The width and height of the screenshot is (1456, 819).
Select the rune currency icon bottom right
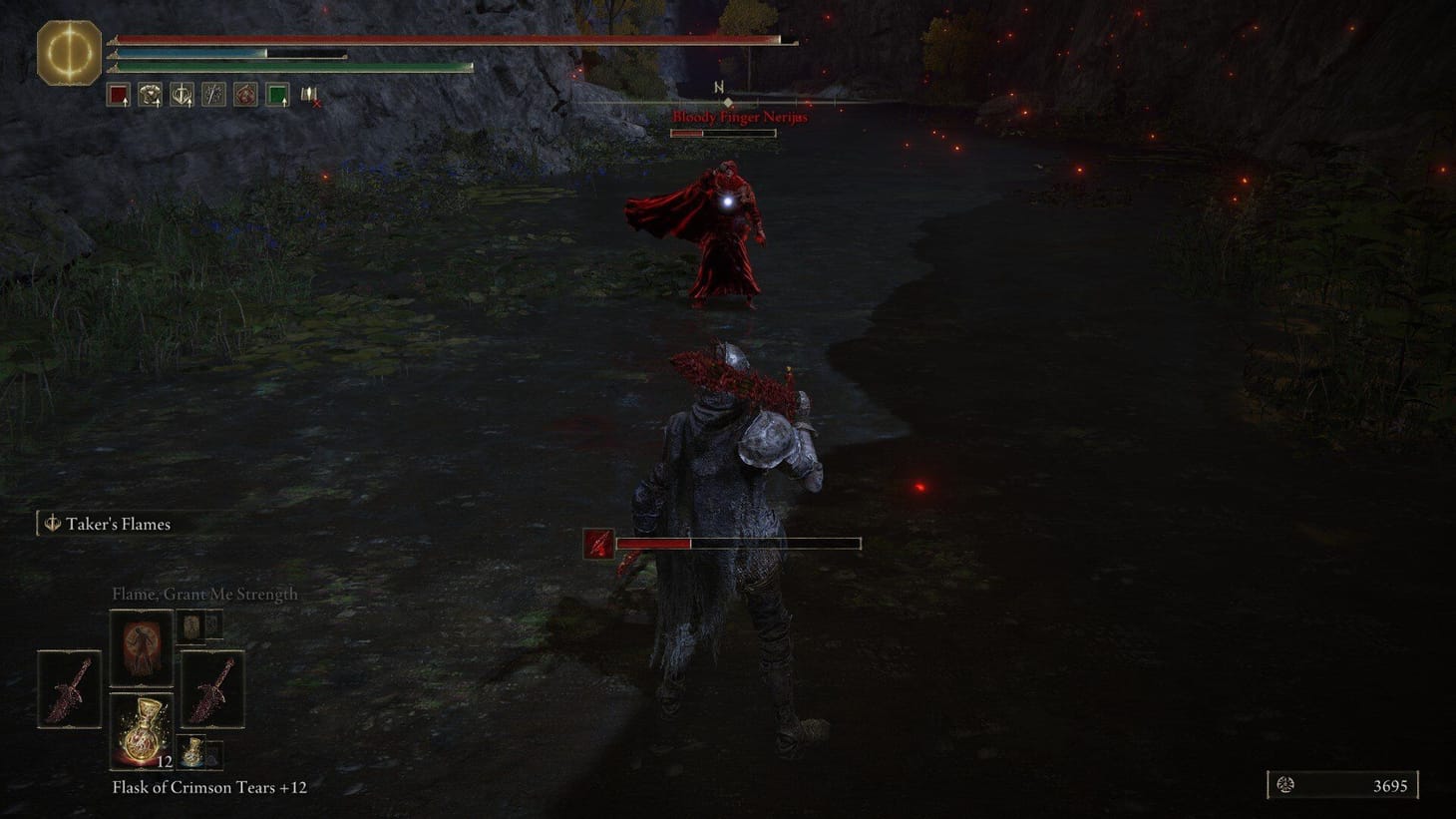point(1285,783)
